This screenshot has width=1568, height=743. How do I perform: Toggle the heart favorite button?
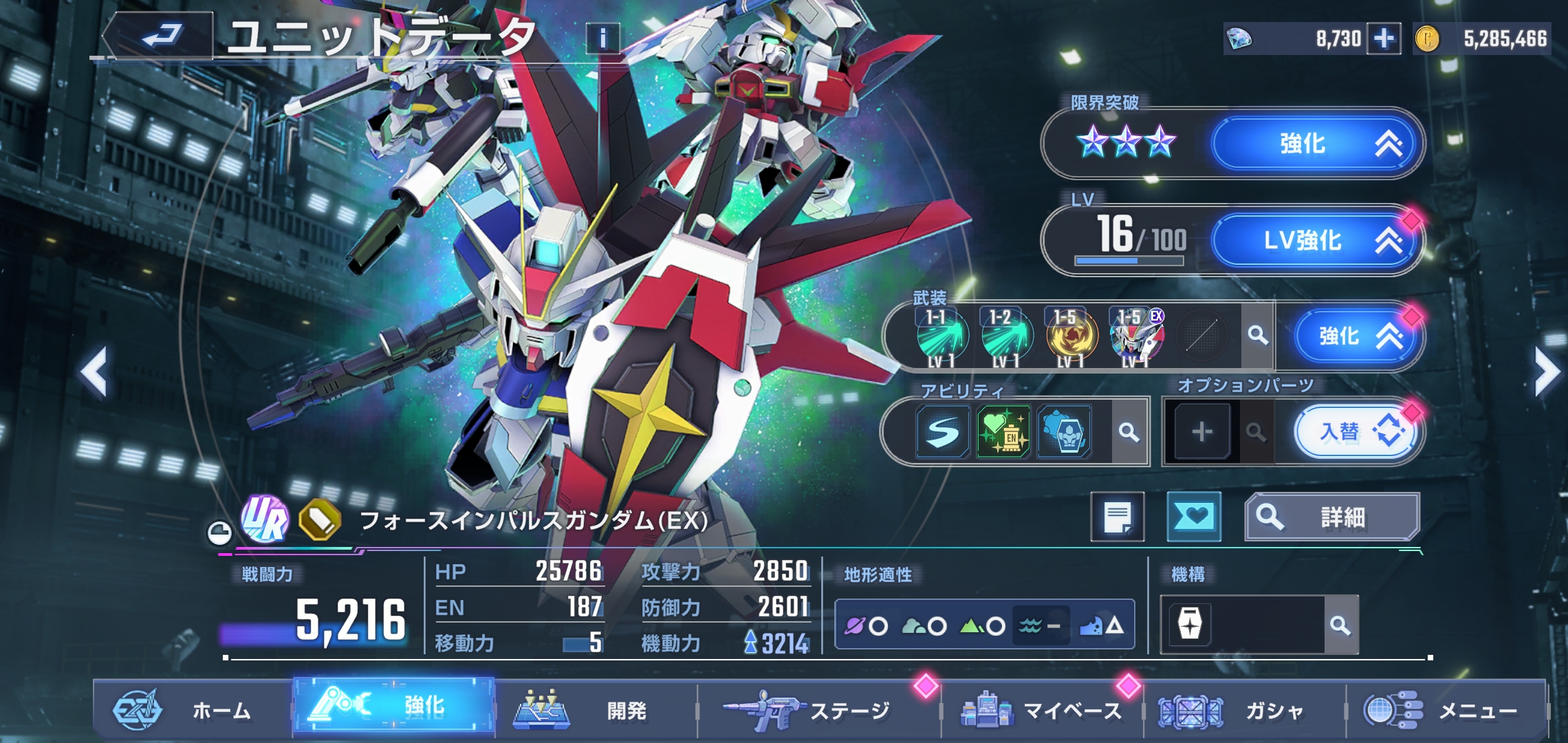[1194, 517]
